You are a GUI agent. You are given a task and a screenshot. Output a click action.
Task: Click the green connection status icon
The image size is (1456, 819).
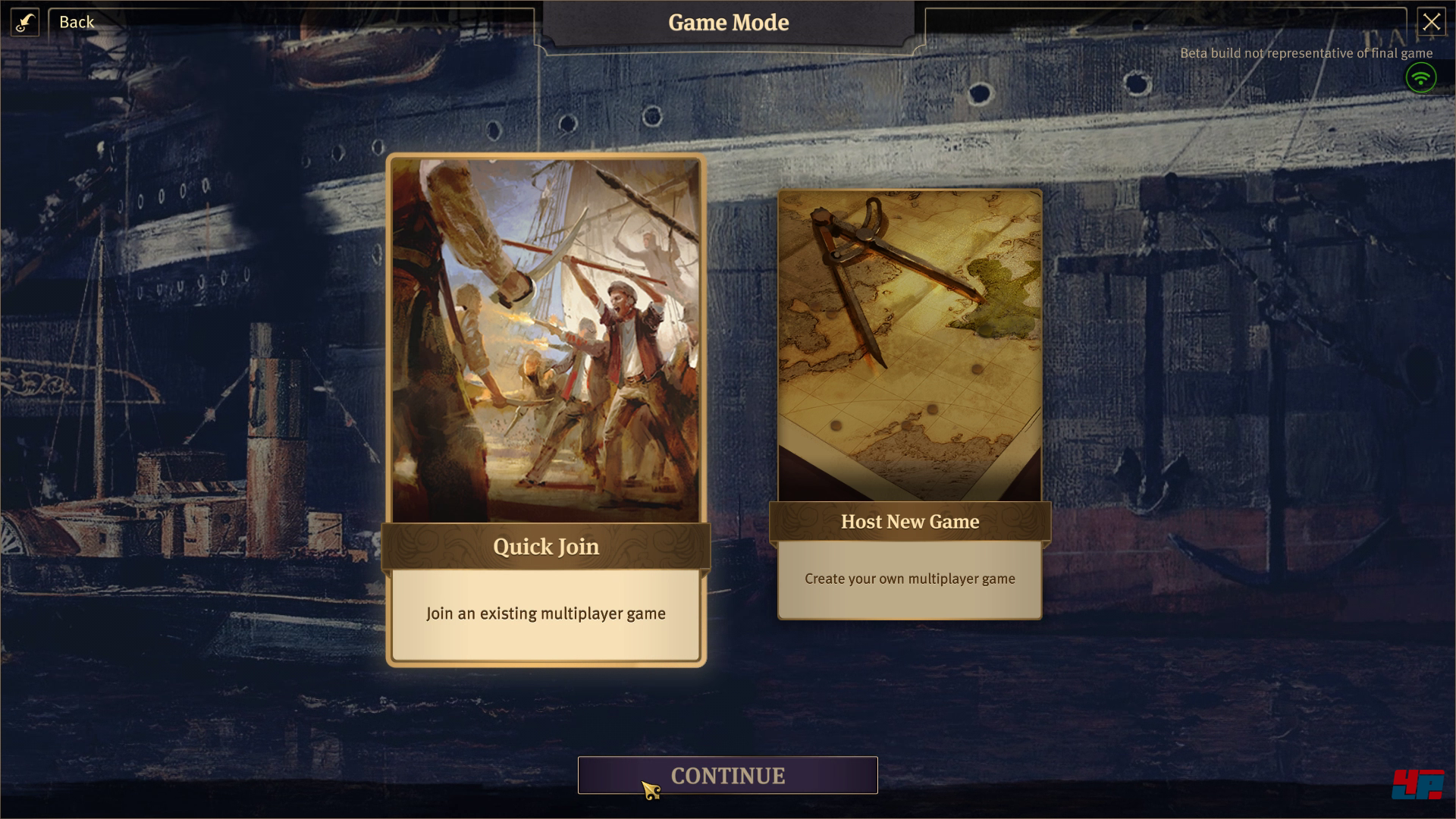click(1420, 77)
